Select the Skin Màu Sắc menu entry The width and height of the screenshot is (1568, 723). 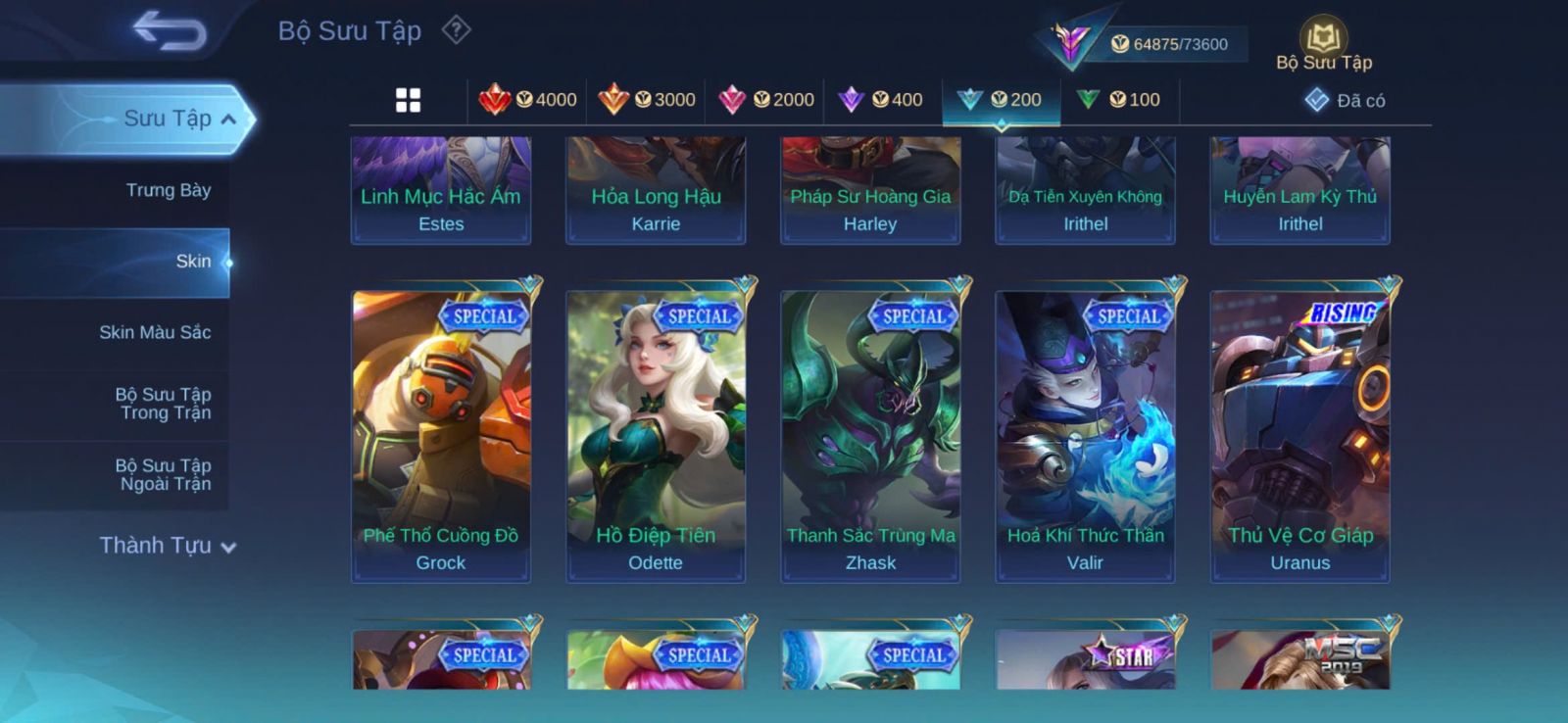[x=155, y=332]
